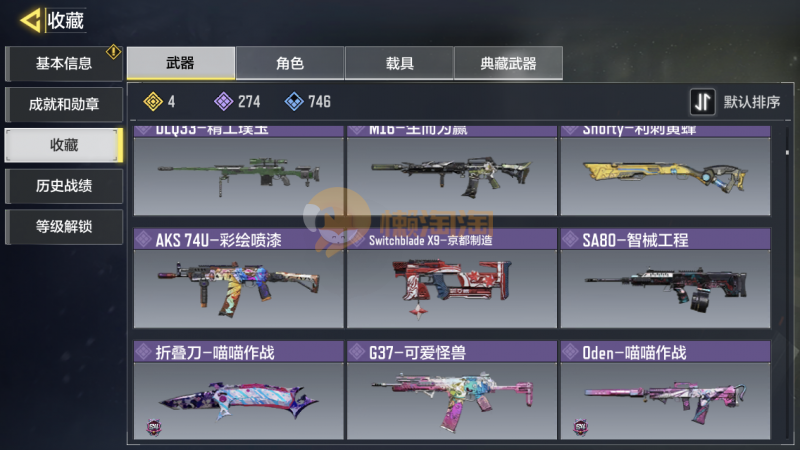Open the 基本信息 menu entry
The height and width of the screenshot is (450, 800).
64,64
